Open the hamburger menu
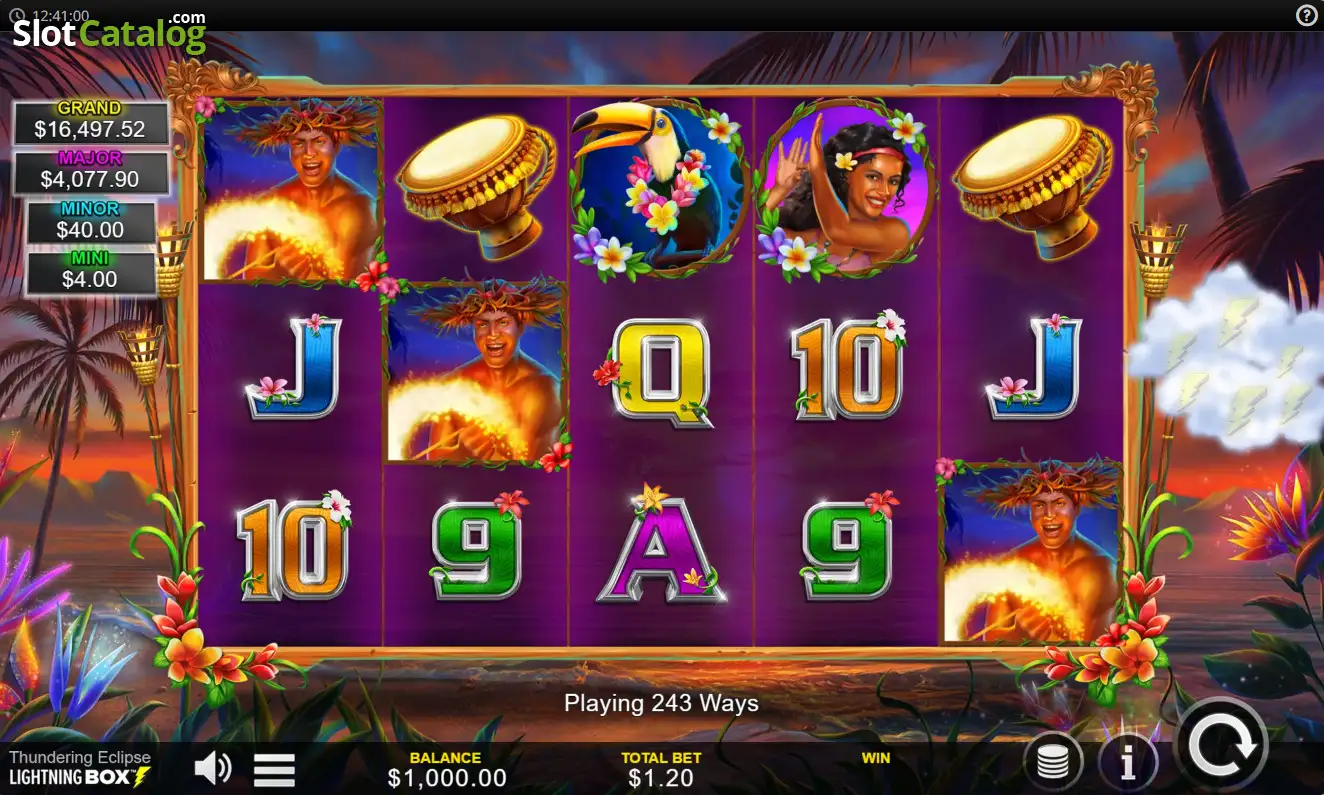Image resolution: width=1324 pixels, height=795 pixels. (274, 769)
